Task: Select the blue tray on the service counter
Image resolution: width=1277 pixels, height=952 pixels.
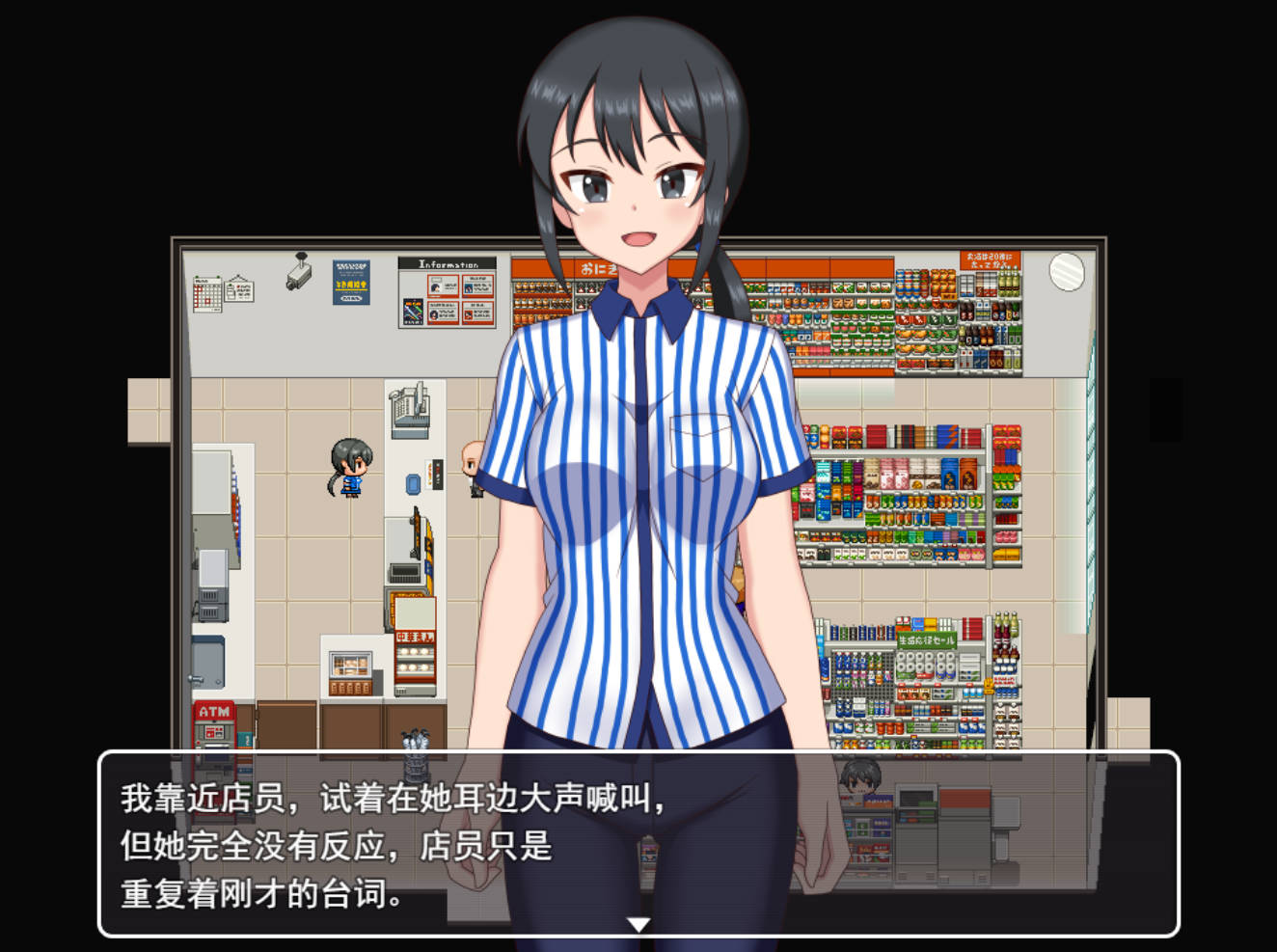Action: pos(413,483)
